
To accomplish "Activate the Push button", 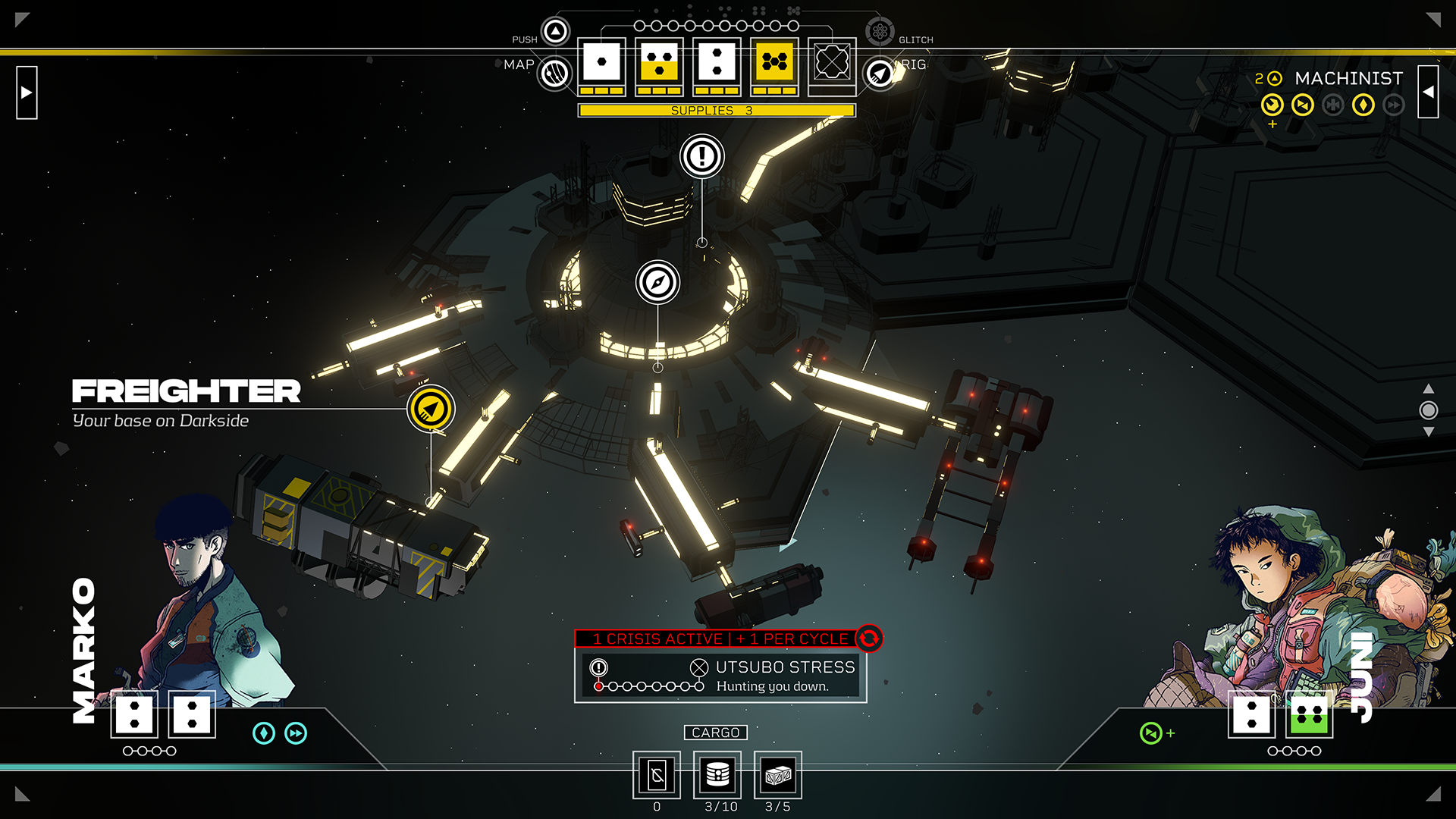I will point(555,32).
